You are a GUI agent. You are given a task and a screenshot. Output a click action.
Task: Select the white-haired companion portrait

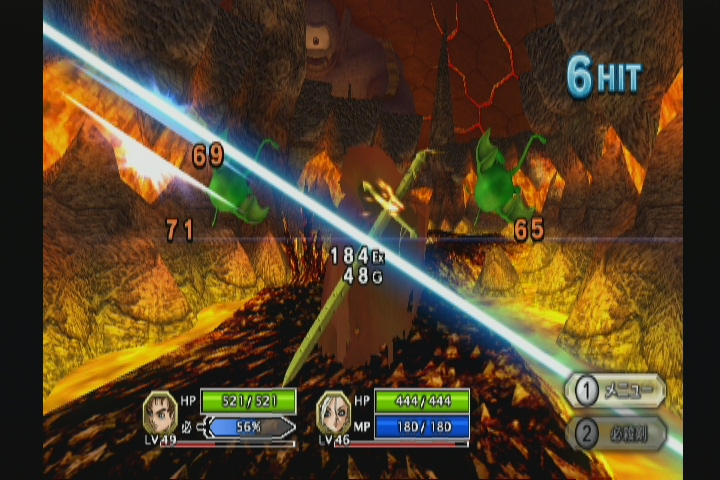[x=334, y=412]
